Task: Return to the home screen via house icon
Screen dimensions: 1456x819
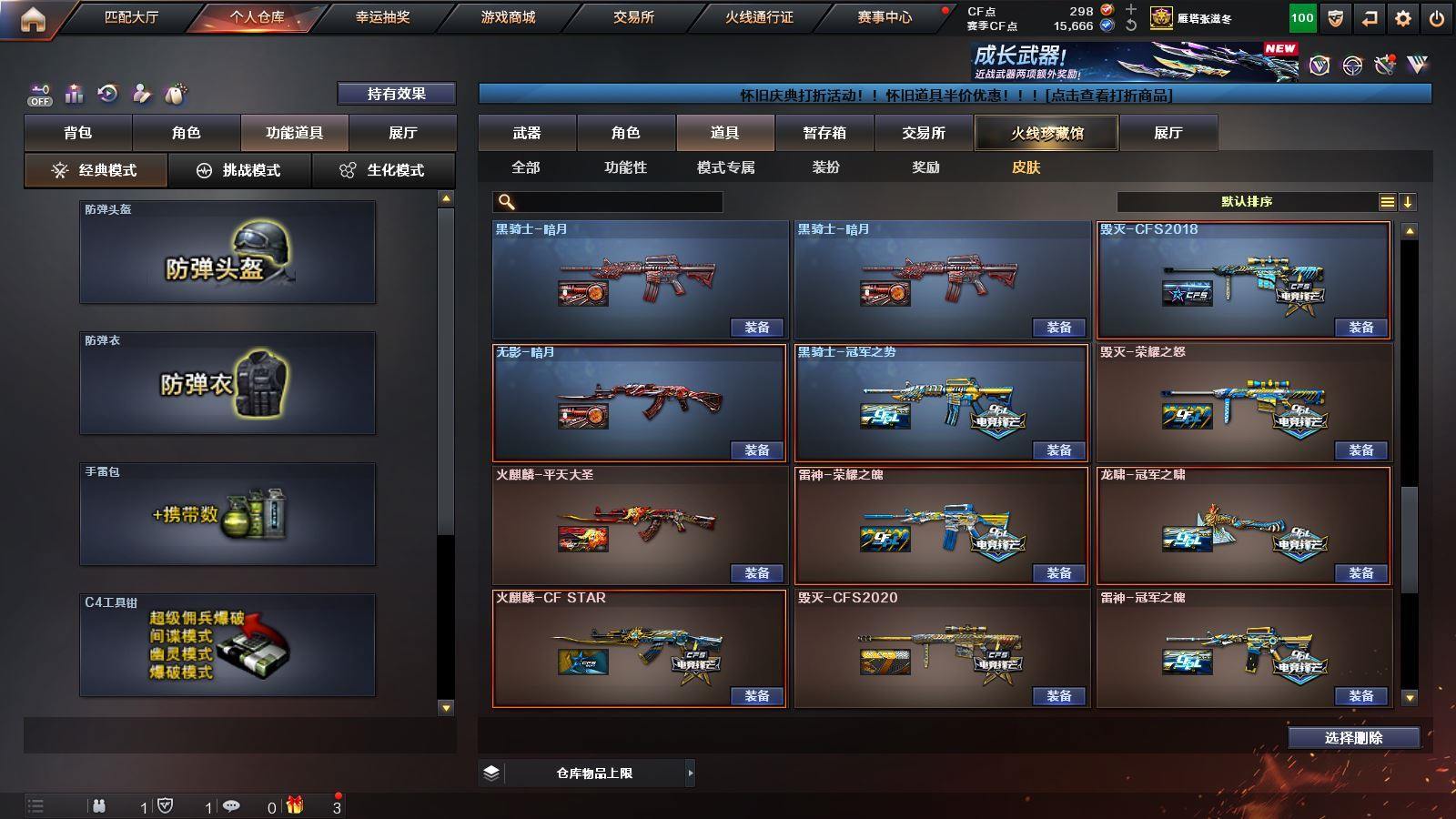Action: point(33,19)
